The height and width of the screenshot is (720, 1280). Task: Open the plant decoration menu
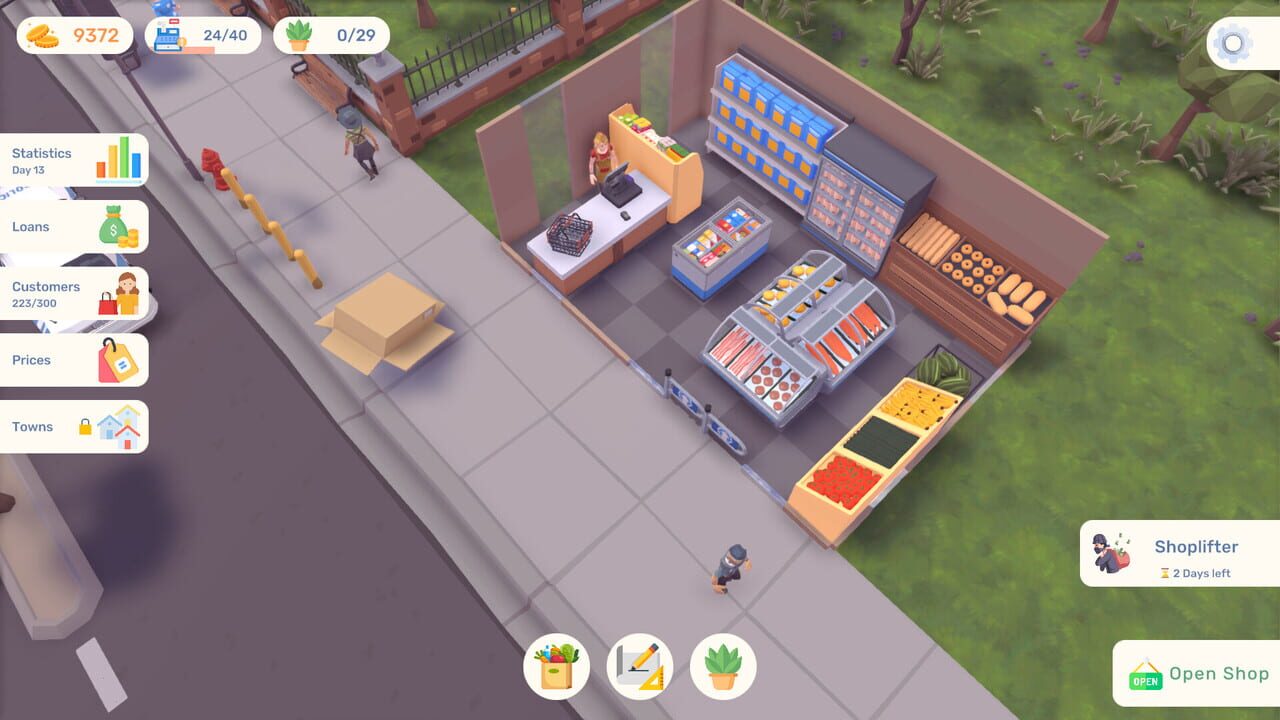click(x=722, y=666)
